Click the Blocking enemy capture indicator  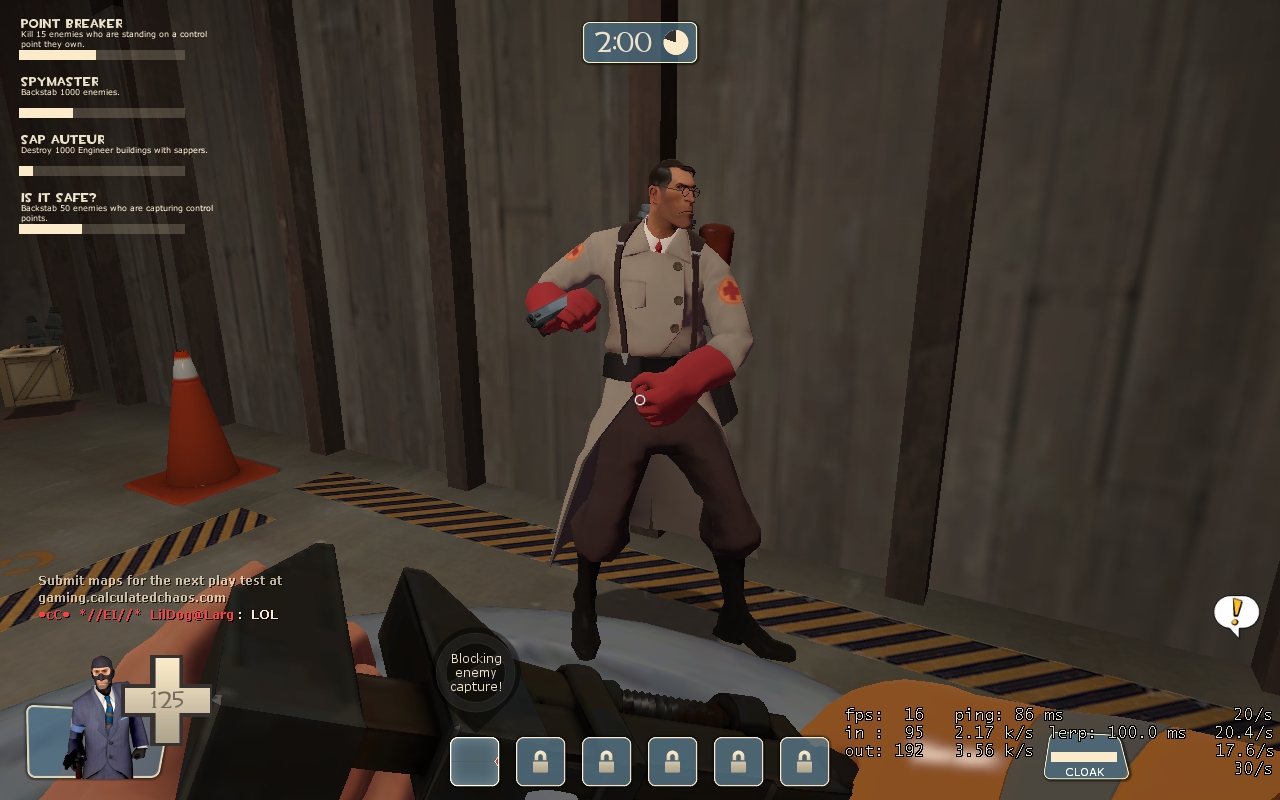[475, 672]
